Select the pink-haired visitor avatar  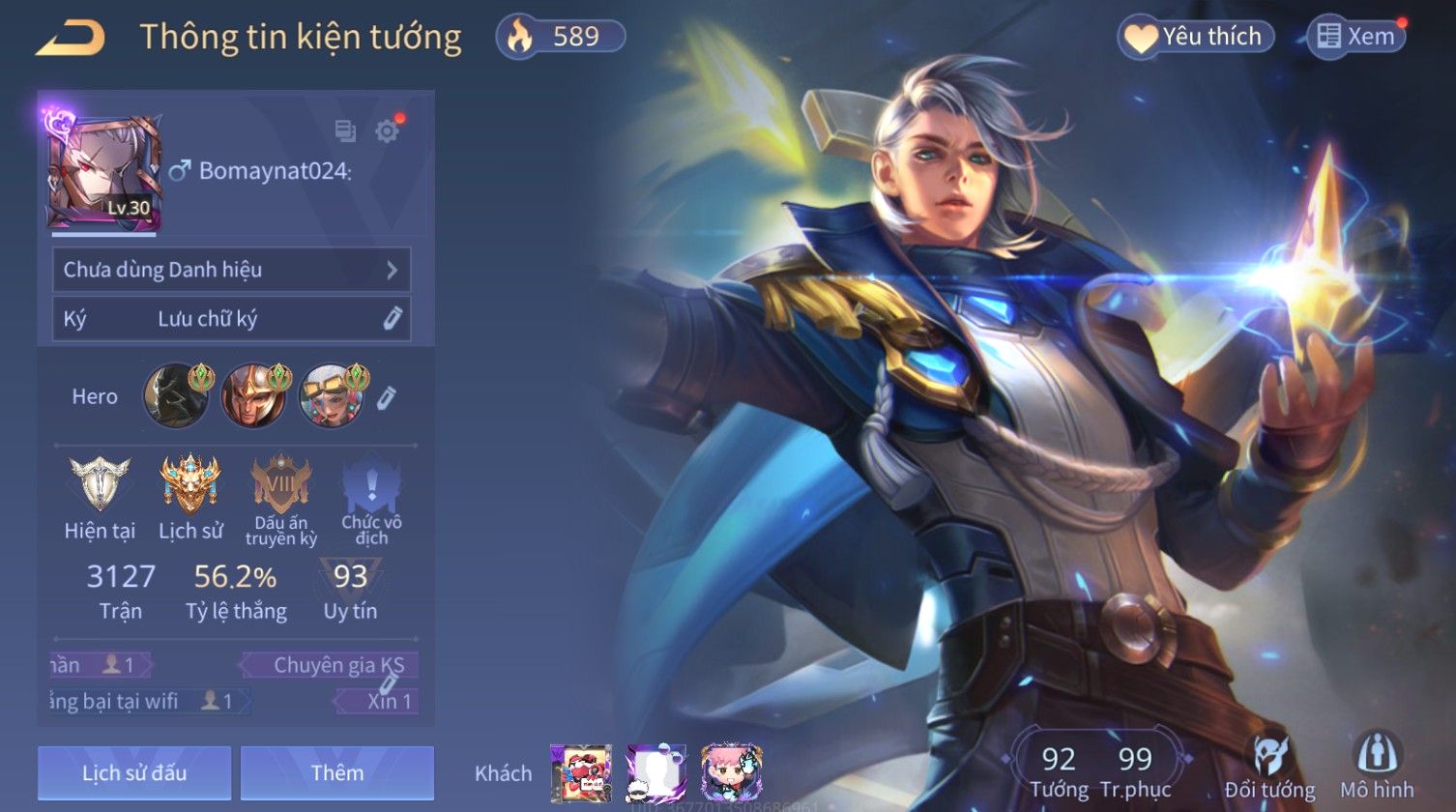pos(731,772)
